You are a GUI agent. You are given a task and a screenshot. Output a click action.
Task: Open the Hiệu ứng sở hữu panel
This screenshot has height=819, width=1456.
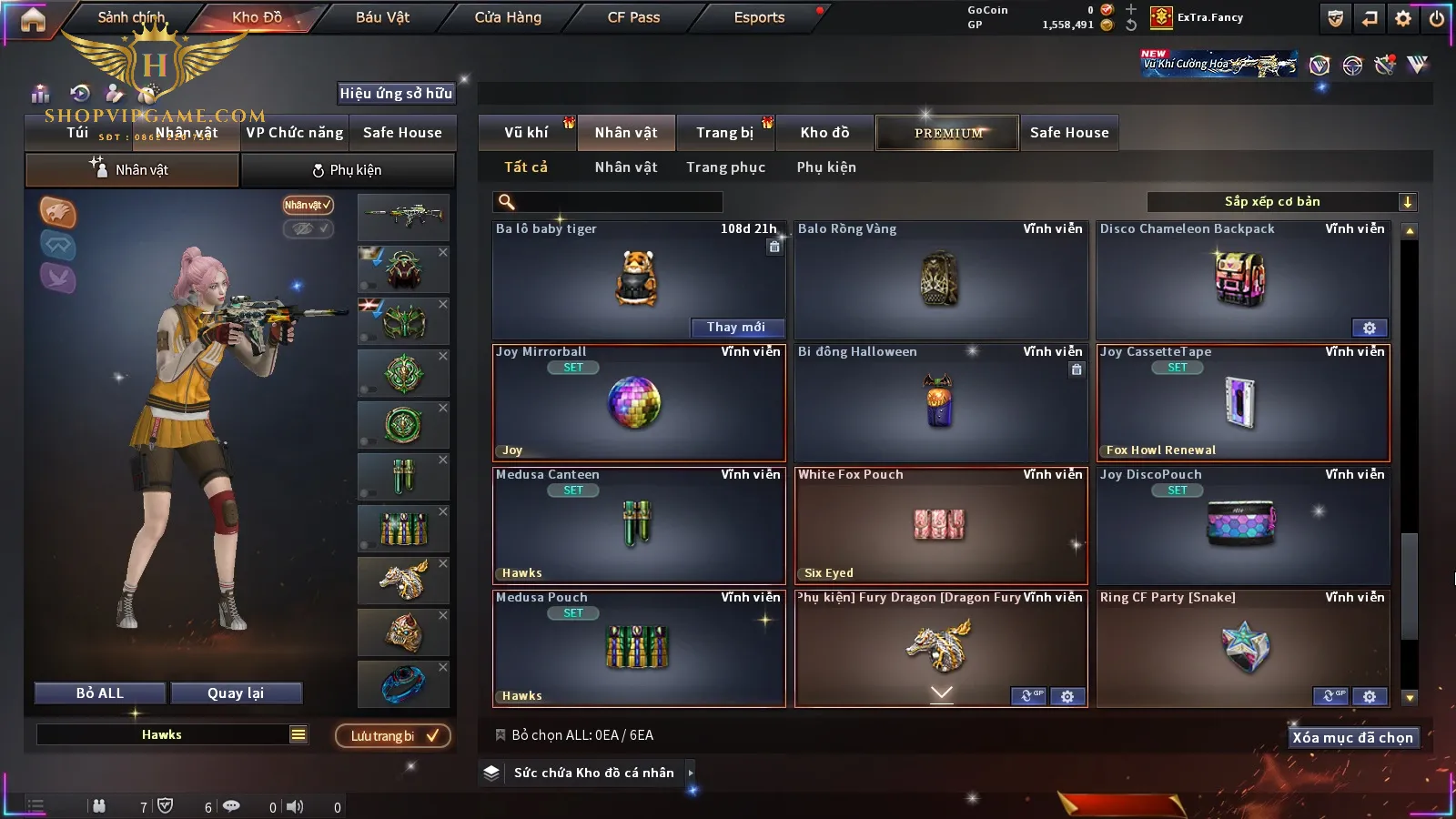tap(396, 94)
